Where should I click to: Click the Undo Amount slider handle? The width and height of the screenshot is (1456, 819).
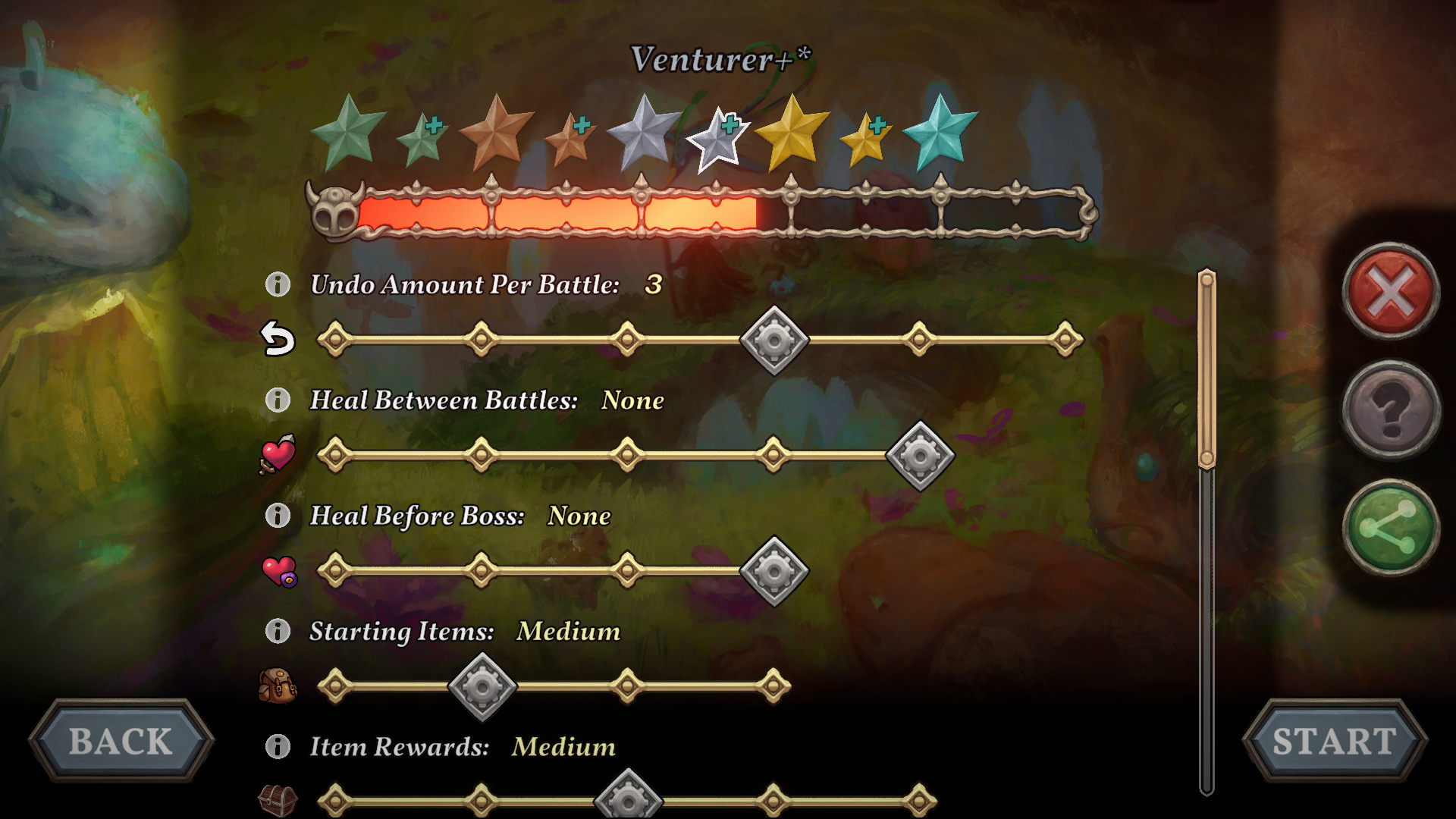tap(773, 340)
